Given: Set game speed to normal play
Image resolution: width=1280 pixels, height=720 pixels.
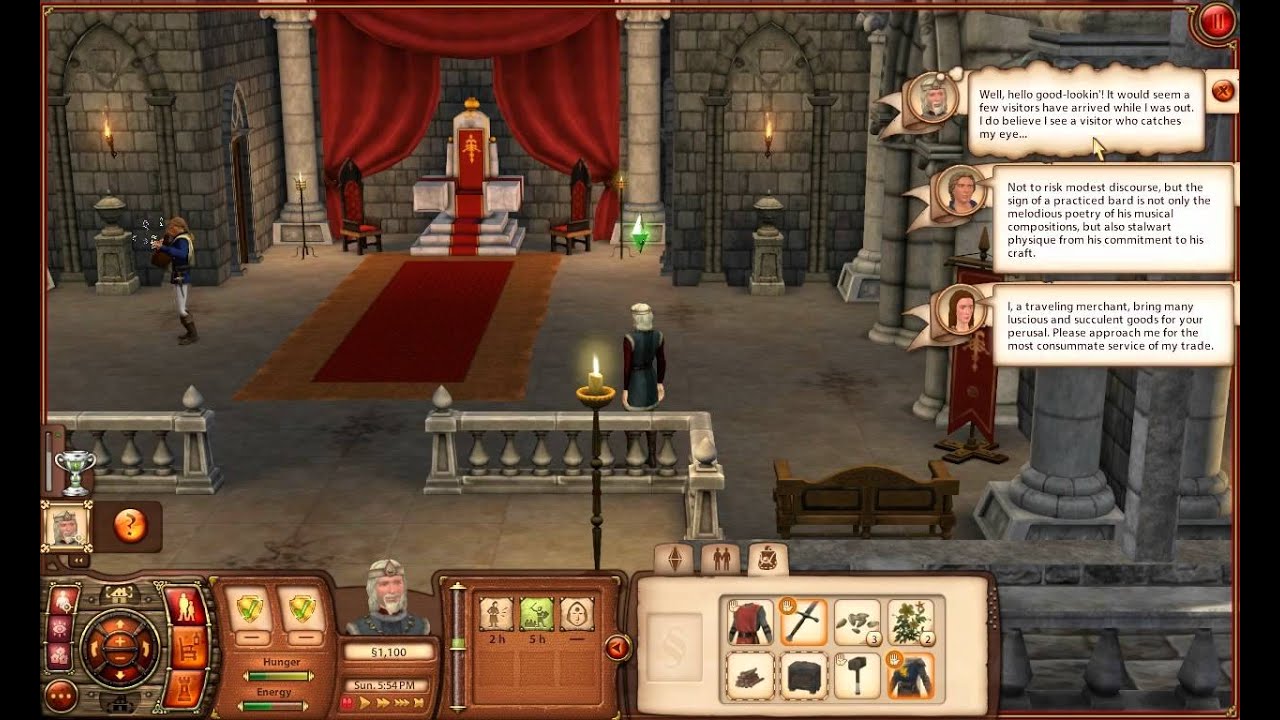Looking at the screenshot, I should [x=365, y=703].
